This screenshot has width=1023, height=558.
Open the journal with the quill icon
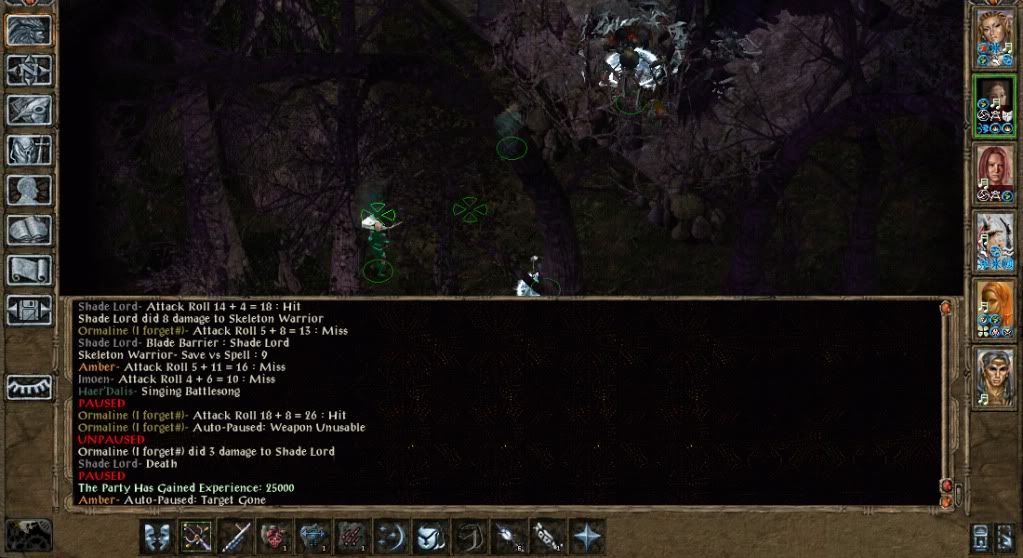pos(29,110)
